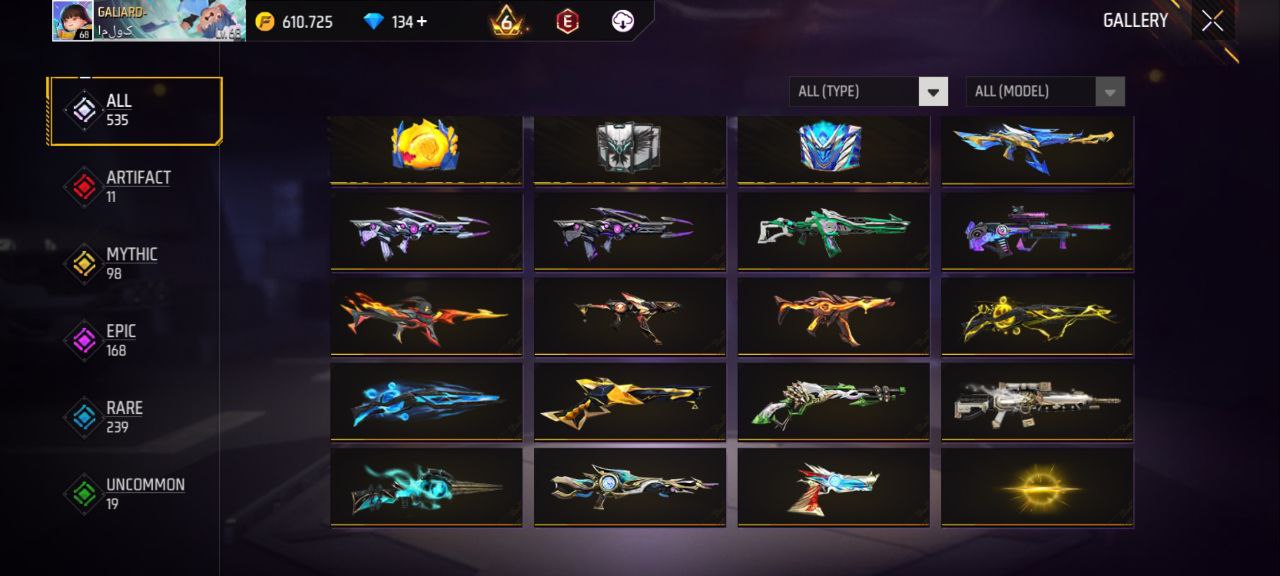
Task: Click the player profile avatar
Action: (73, 21)
